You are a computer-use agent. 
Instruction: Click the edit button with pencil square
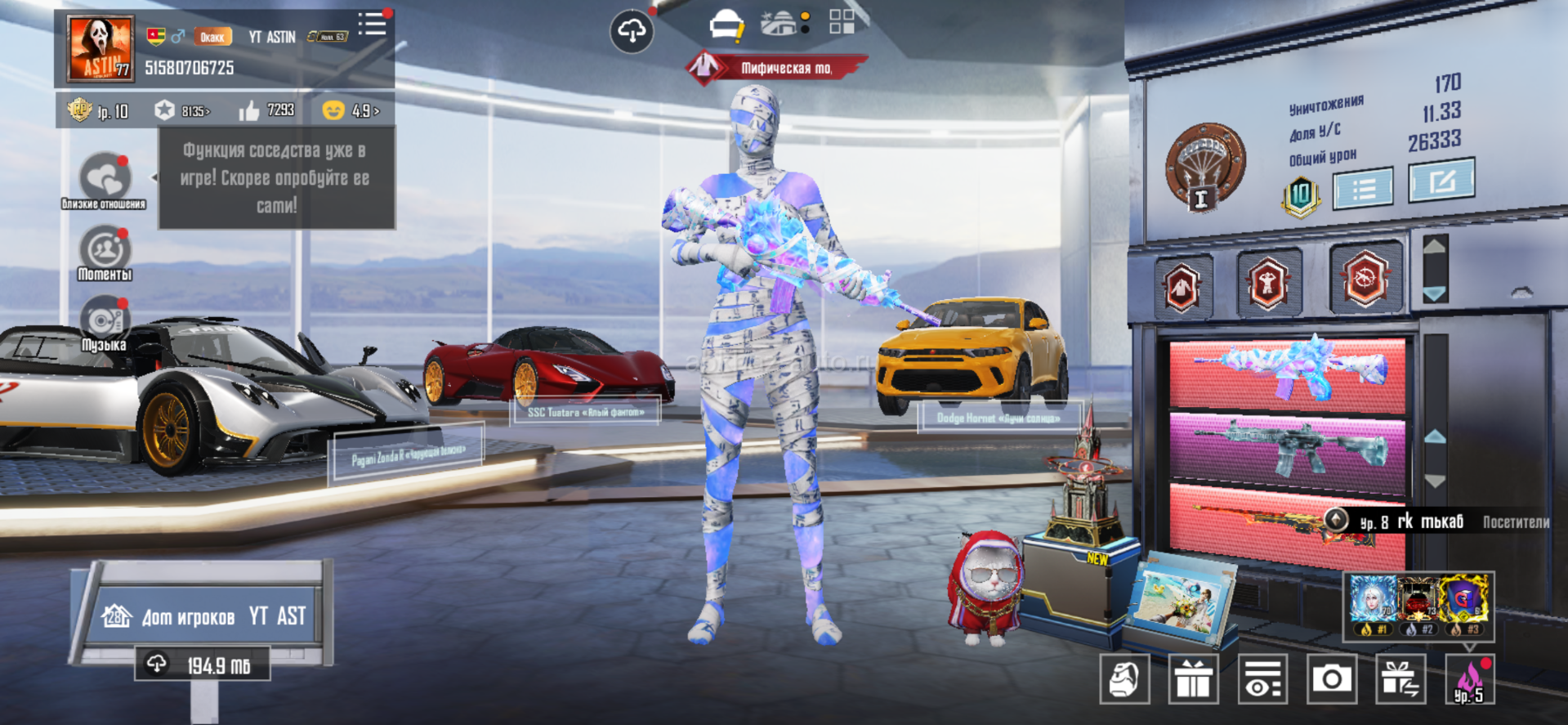[x=1441, y=180]
